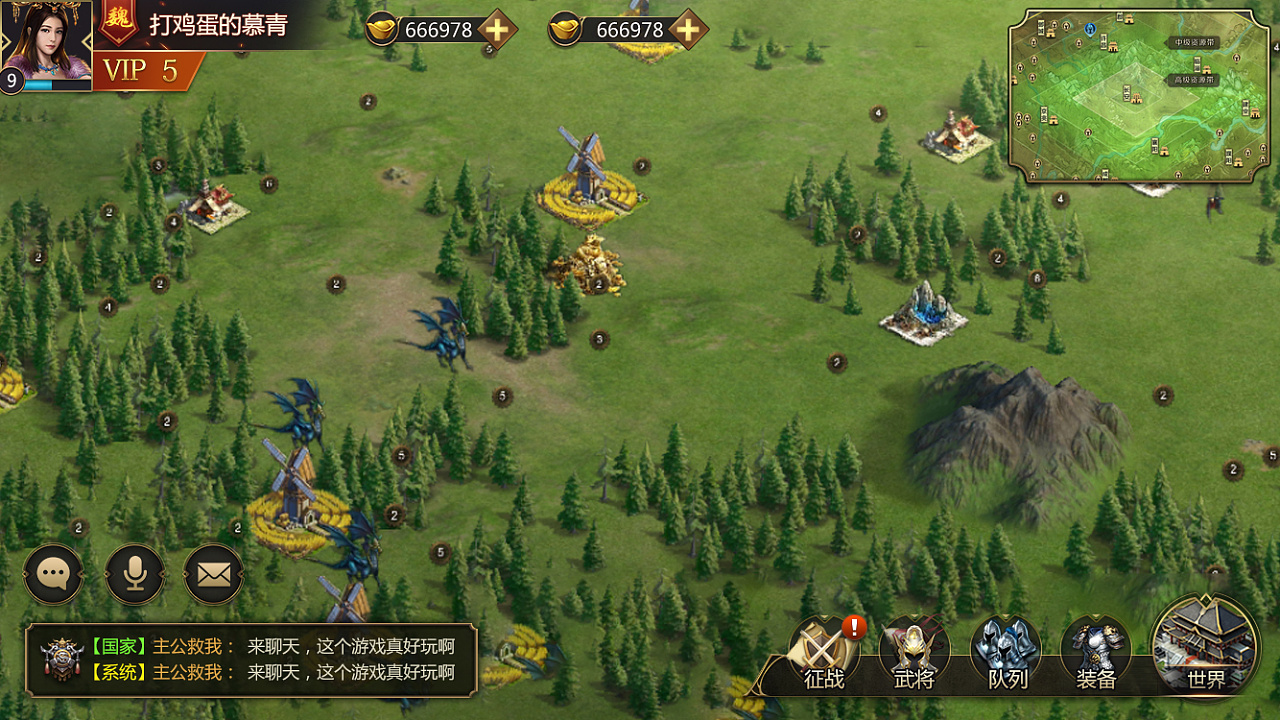Activate the microphone voice chat button

(x=134, y=574)
